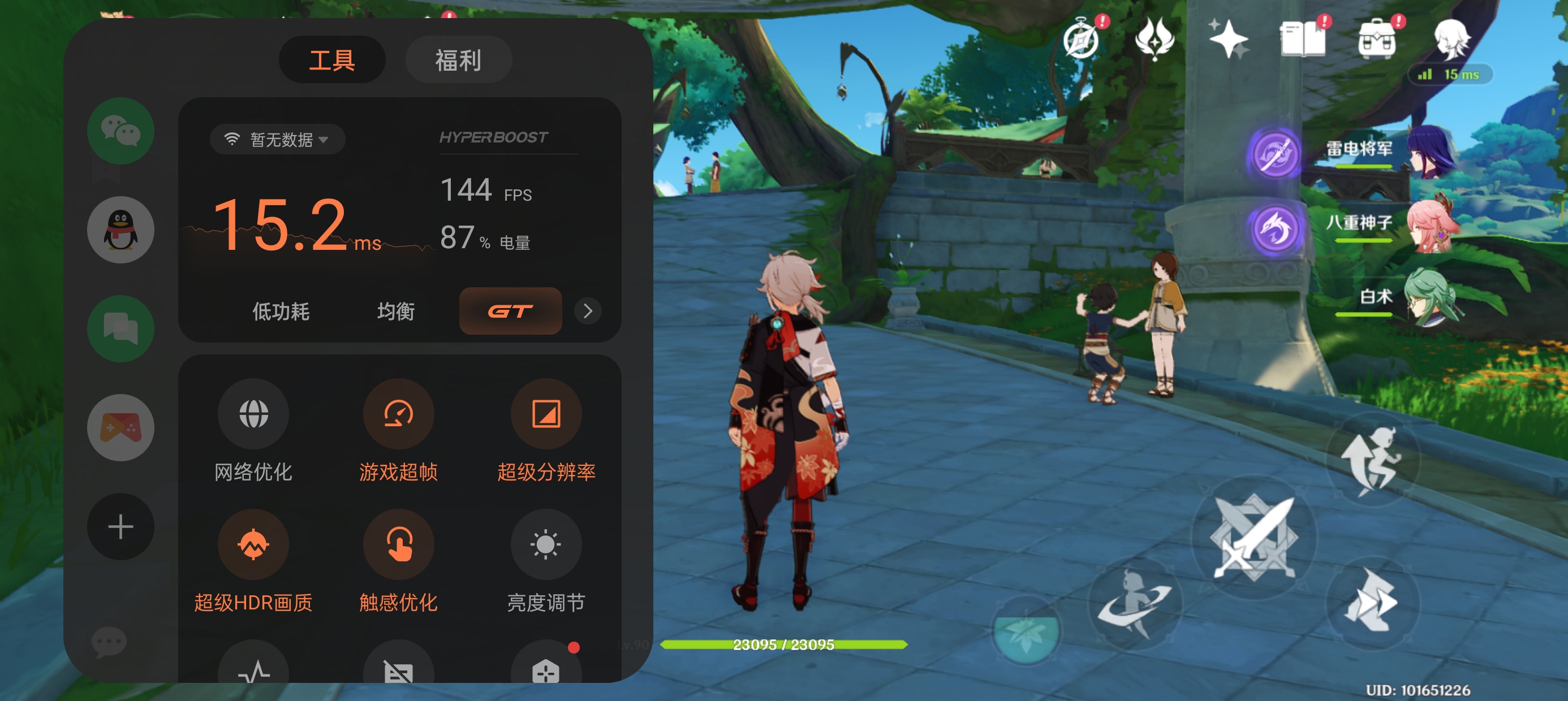Open the 暂无数据 network dropdown
1568x701 pixels.
coord(277,139)
